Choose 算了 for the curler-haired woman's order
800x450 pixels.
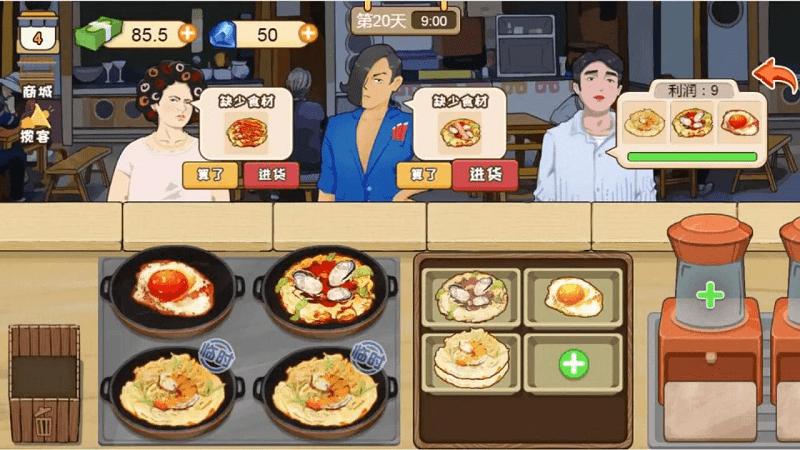tap(210, 174)
